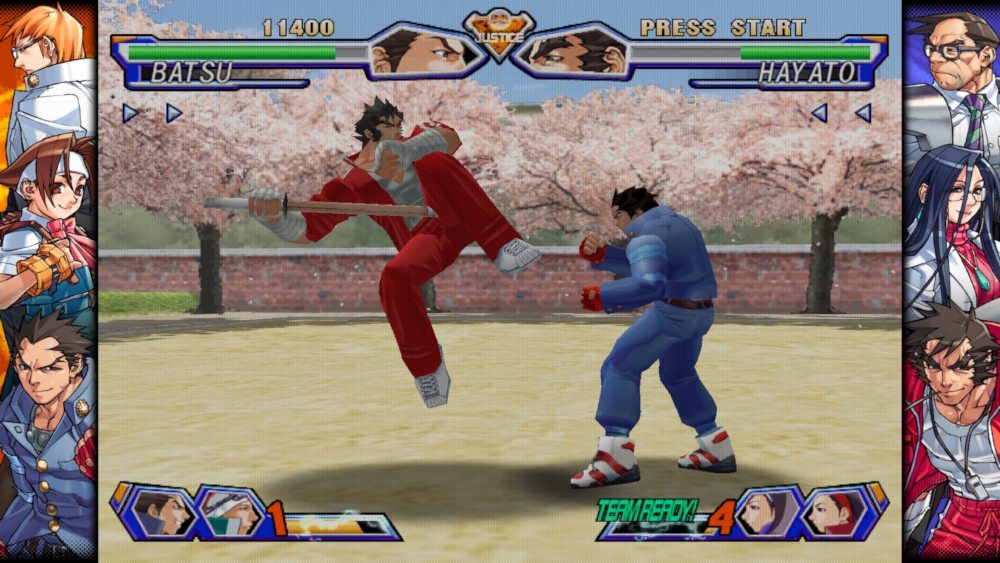Choose the dark-haired partner portrait in the blue jacket
Screen dimensions: 1000x563
pyautogui.click(x=161, y=512)
